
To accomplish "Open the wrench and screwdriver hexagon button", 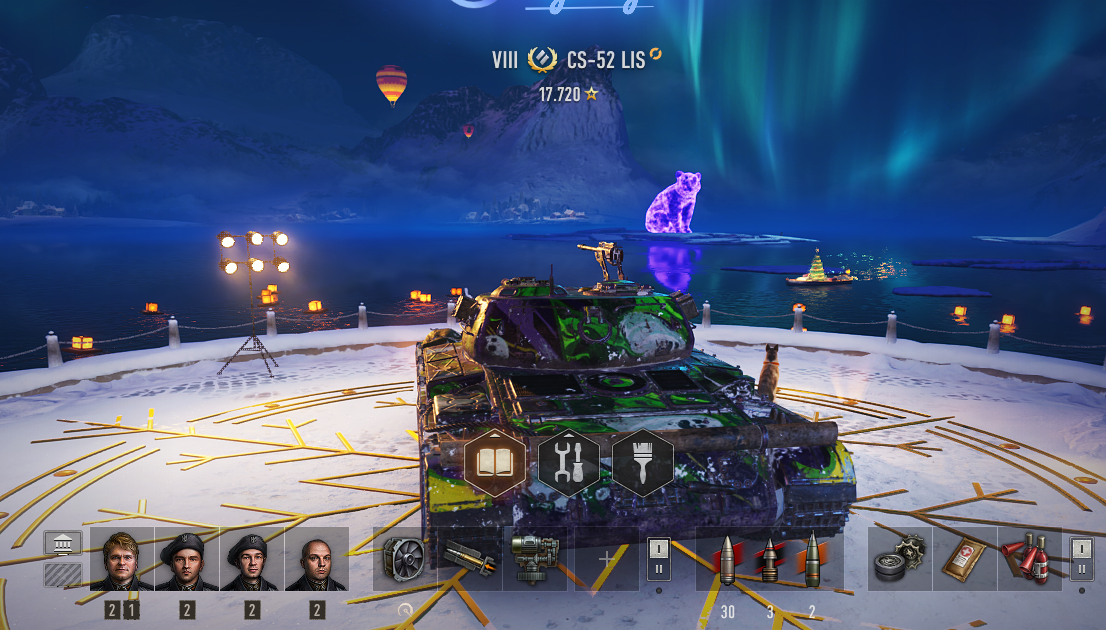I will point(569,463).
